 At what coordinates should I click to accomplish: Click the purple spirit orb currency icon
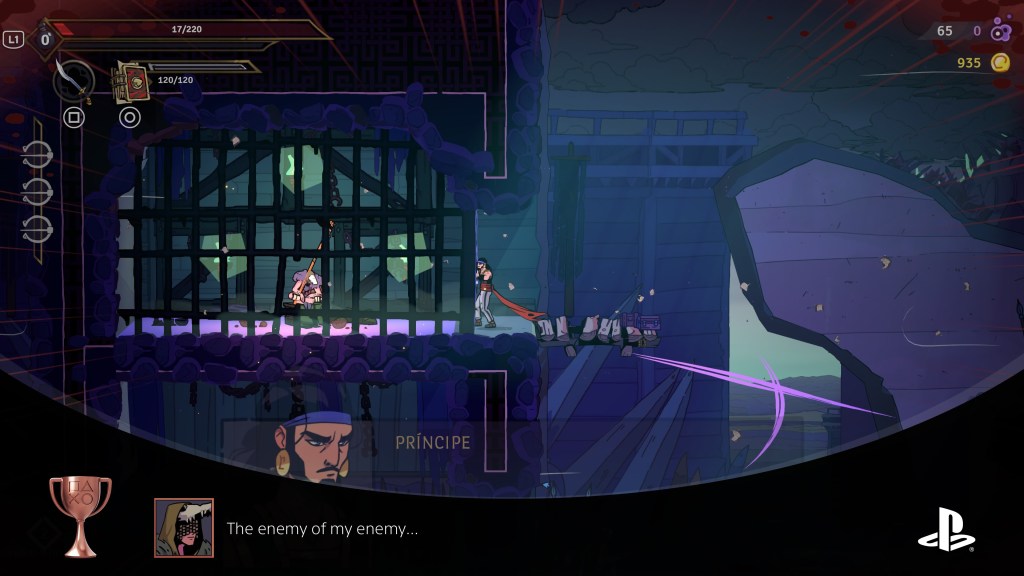[x=1000, y=32]
